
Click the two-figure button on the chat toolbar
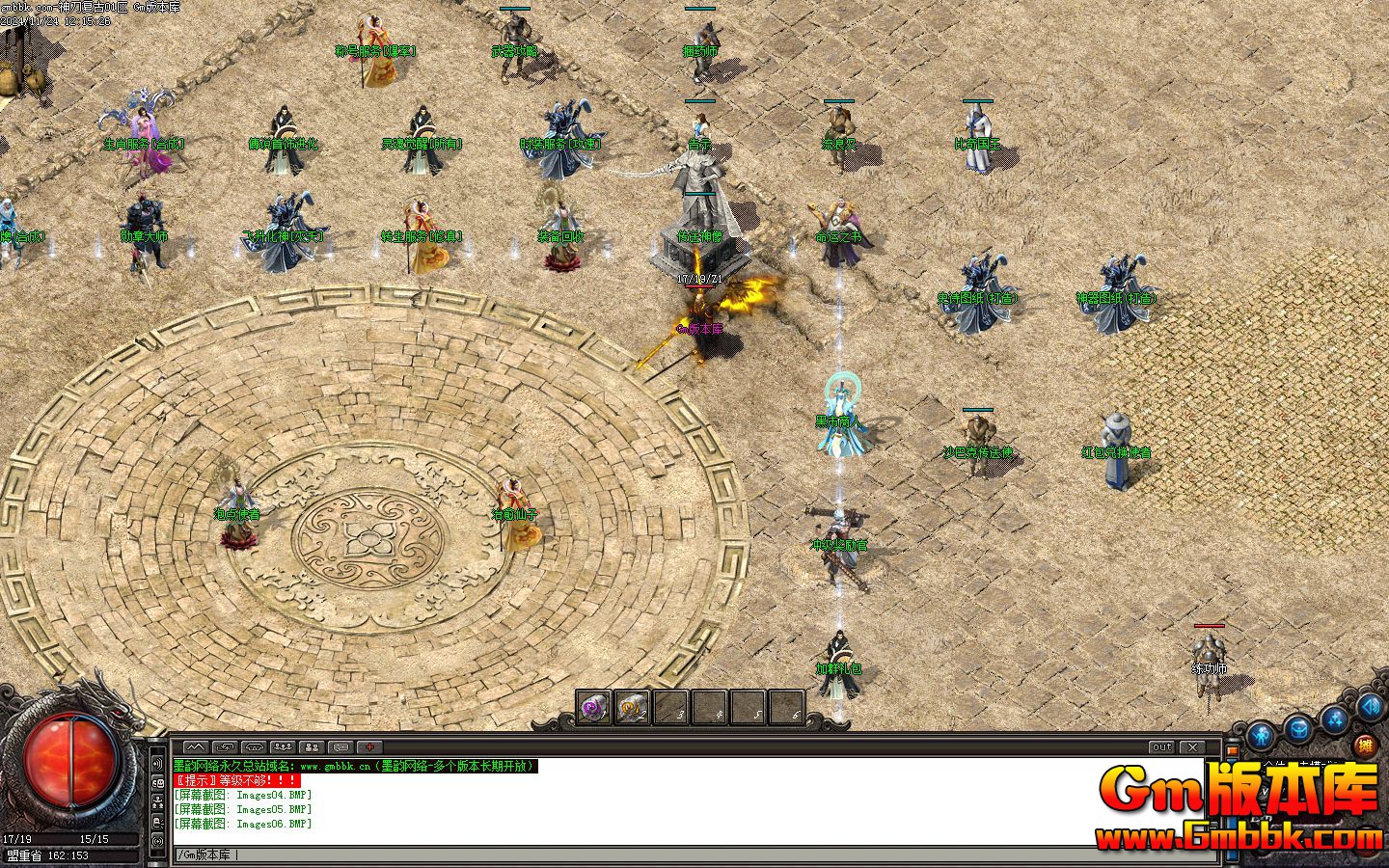(312, 747)
